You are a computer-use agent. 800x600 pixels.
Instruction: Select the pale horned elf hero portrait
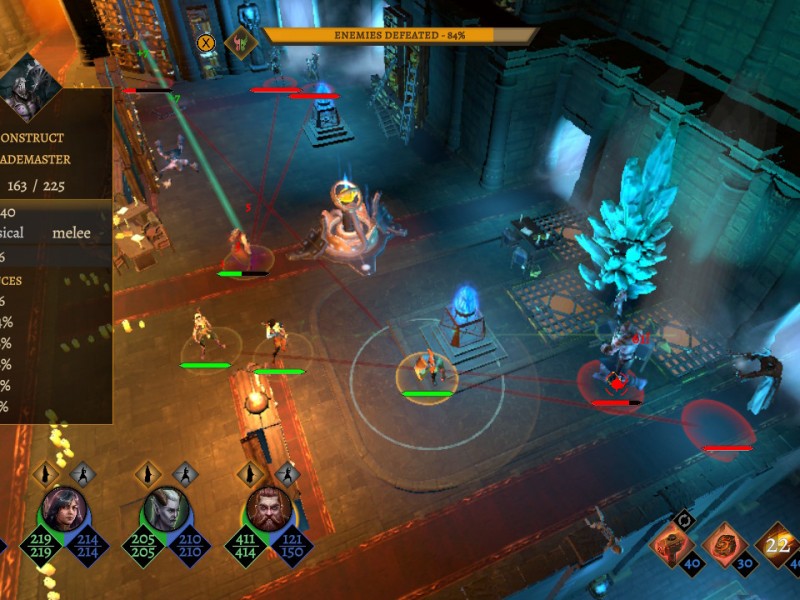[166, 510]
